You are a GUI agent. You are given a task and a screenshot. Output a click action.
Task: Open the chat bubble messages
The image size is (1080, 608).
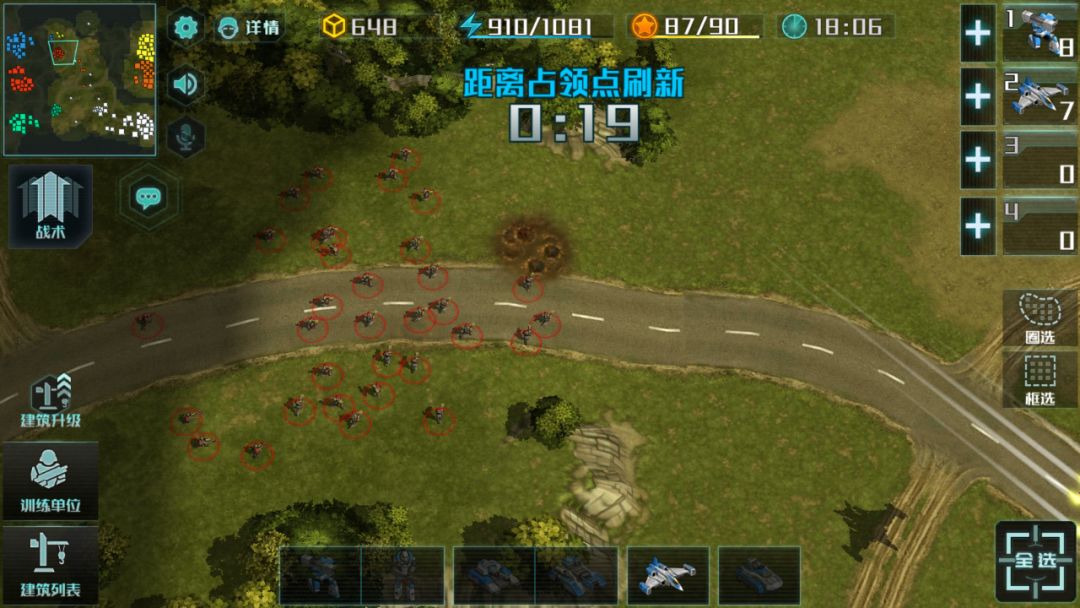[x=149, y=197]
